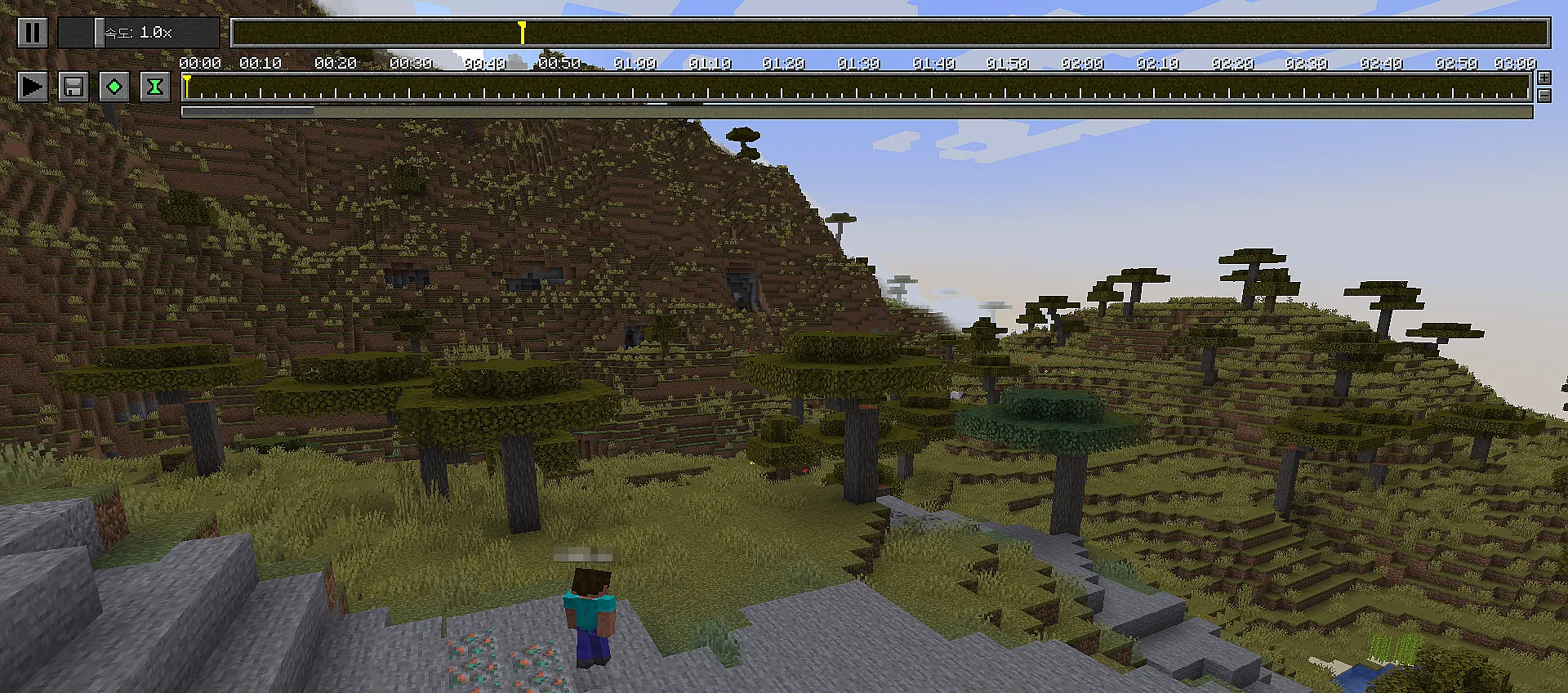1568x693 pixels.
Task: Open render settings with the floppy disk button
Action: [73, 87]
